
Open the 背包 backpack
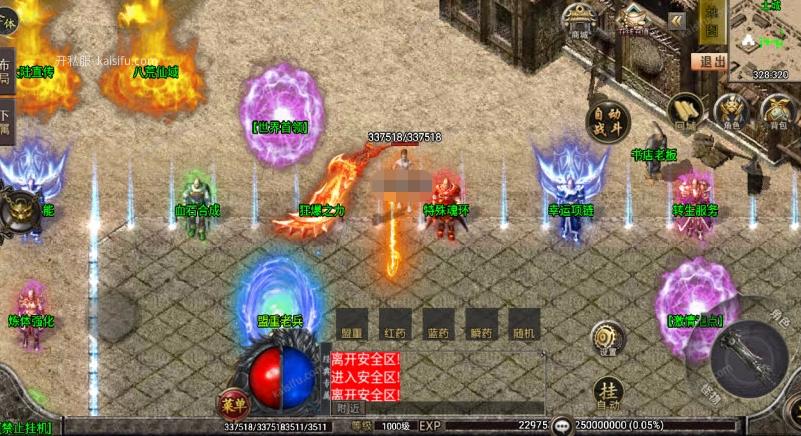pos(777,110)
